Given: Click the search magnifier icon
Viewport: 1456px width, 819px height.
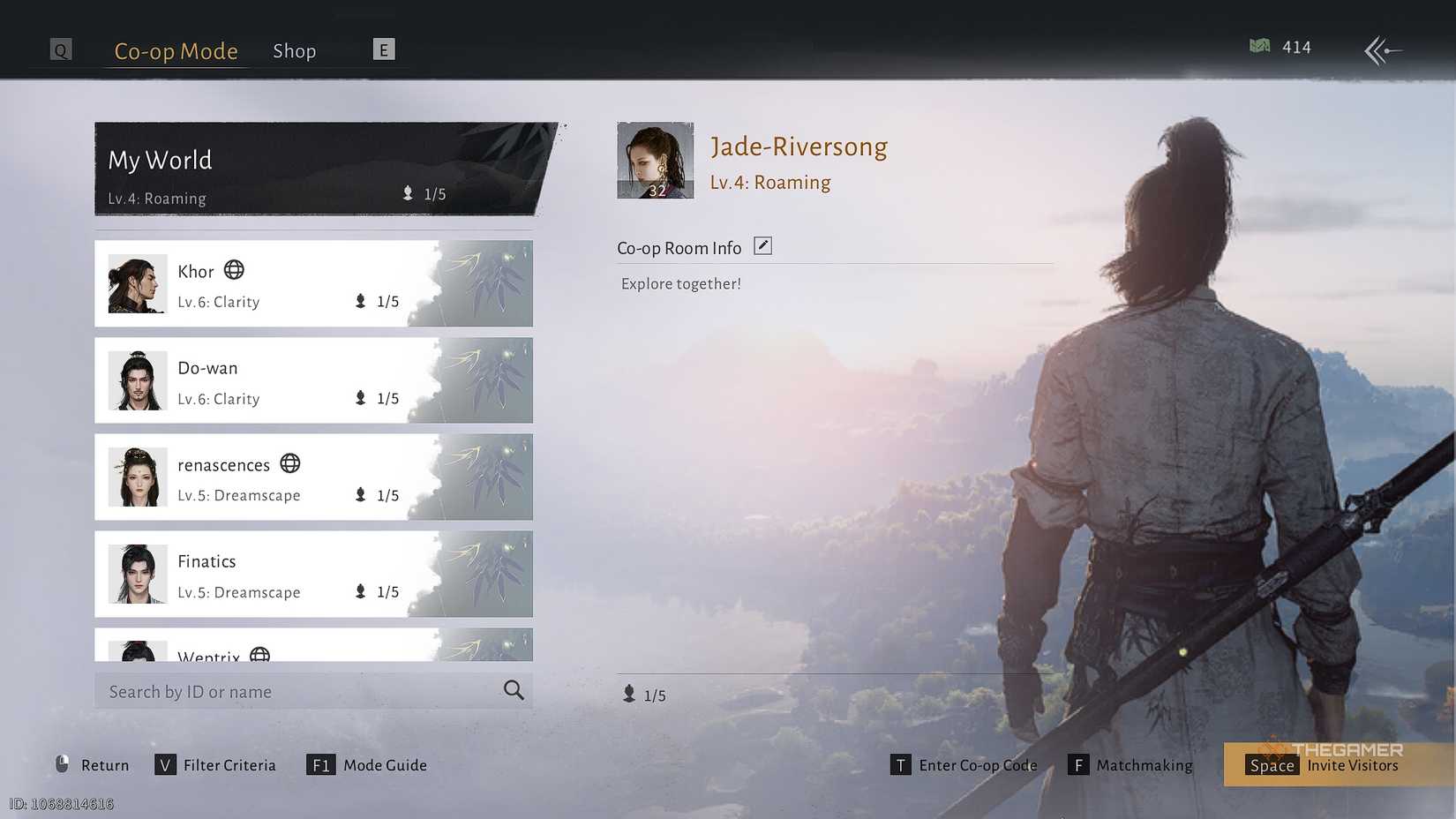Looking at the screenshot, I should (513, 691).
